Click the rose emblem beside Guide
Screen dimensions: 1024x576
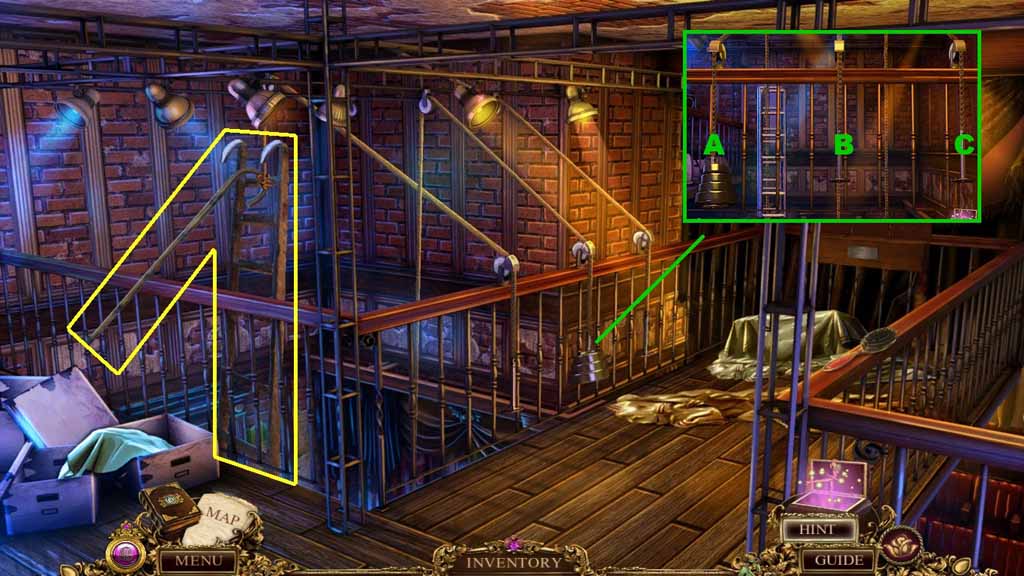902,546
